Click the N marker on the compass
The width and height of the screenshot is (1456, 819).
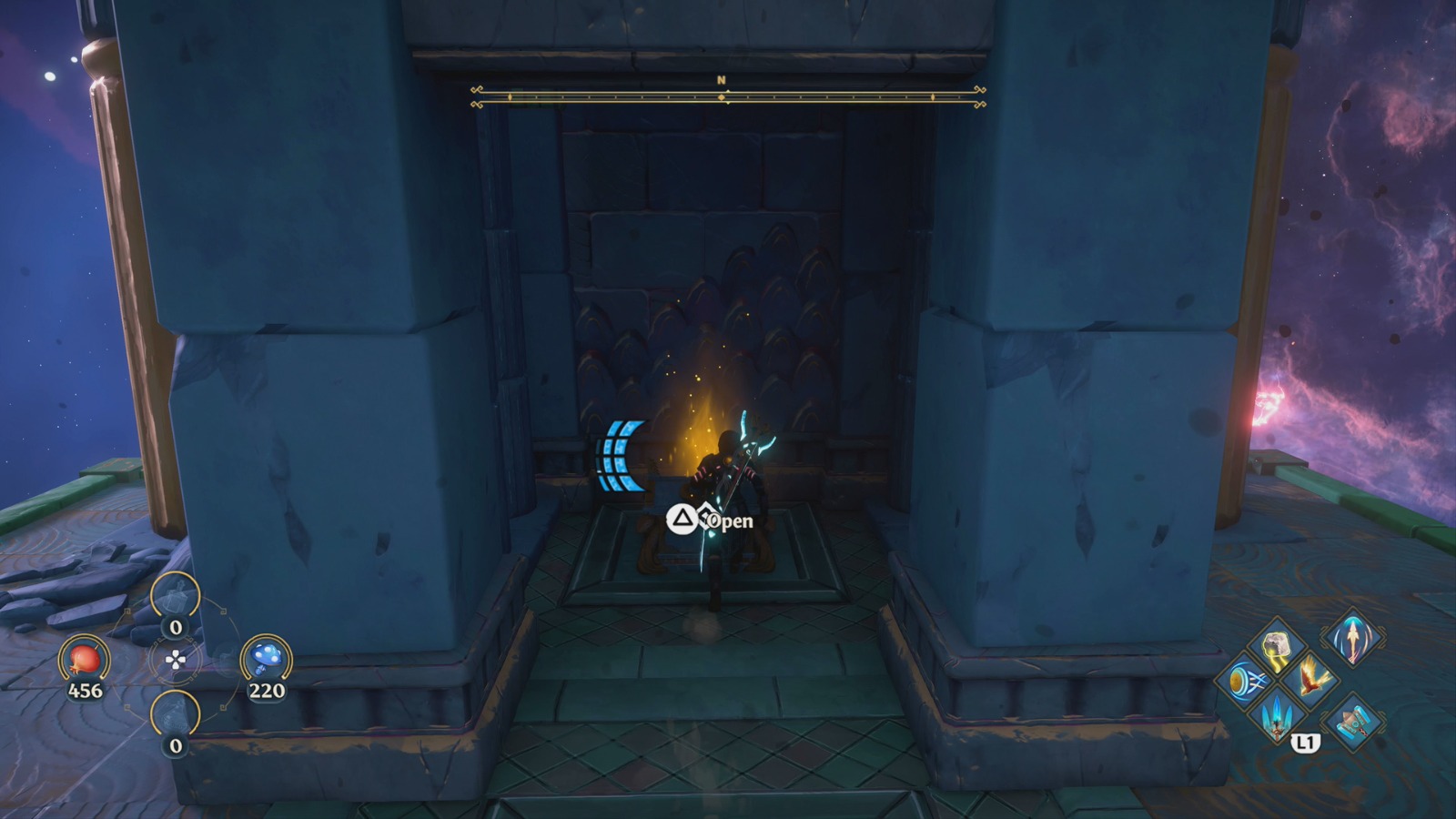tap(722, 80)
